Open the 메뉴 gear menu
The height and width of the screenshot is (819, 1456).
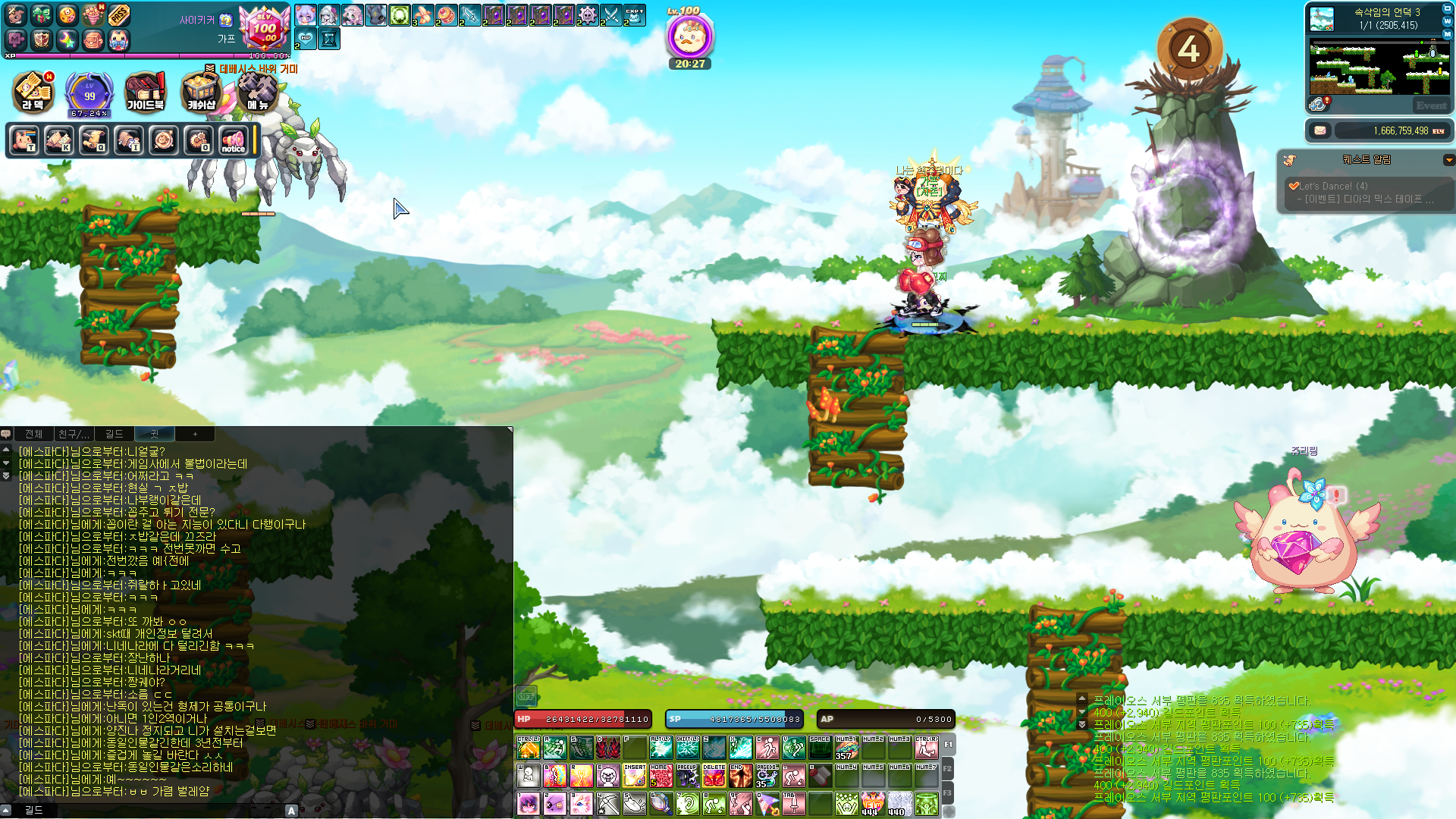pyautogui.click(x=258, y=93)
